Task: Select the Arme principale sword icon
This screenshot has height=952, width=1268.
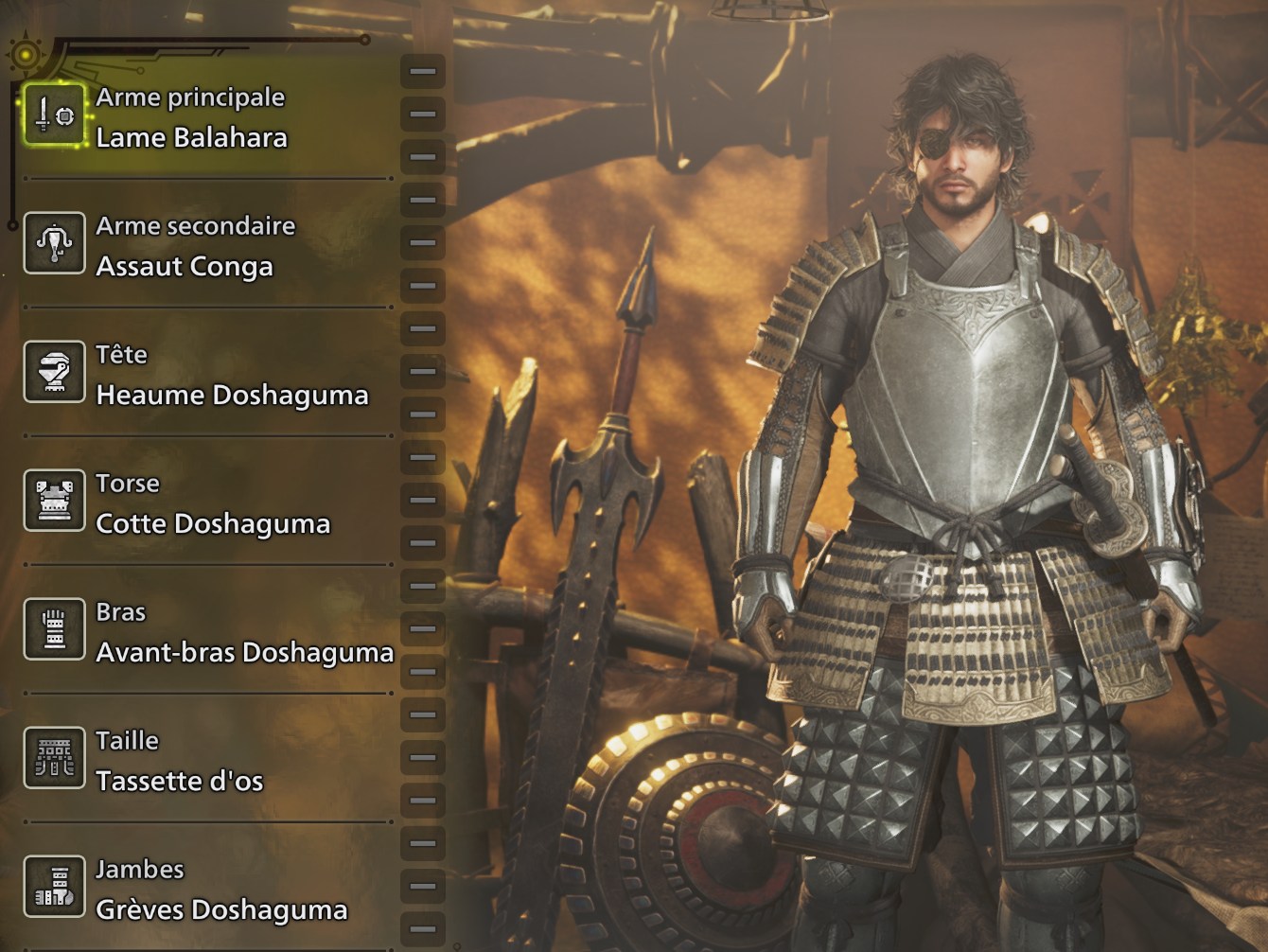Action: point(55,115)
